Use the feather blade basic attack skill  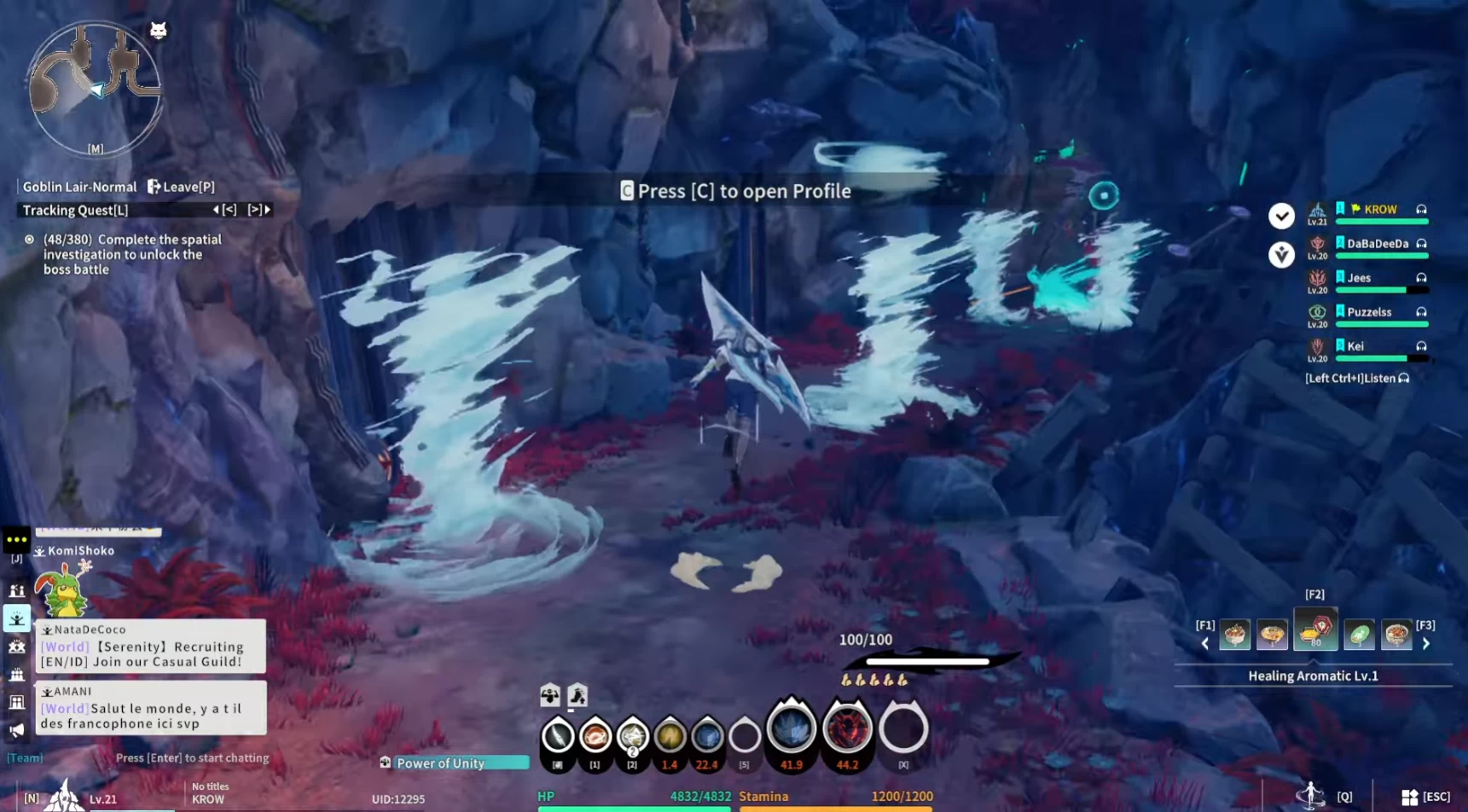click(558, 735)
